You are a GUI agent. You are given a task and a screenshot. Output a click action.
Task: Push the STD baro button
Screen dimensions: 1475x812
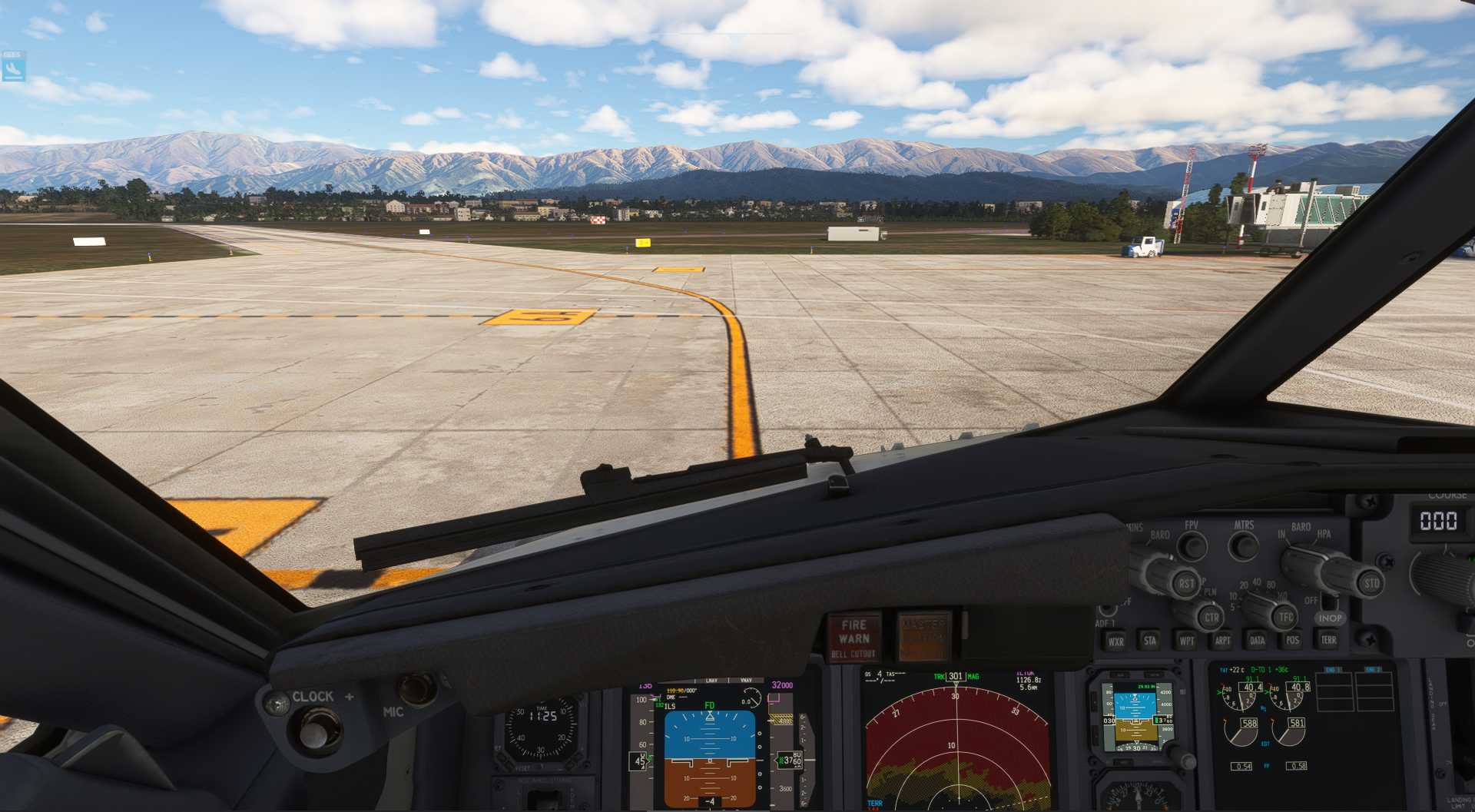(x=1371, y=583)
